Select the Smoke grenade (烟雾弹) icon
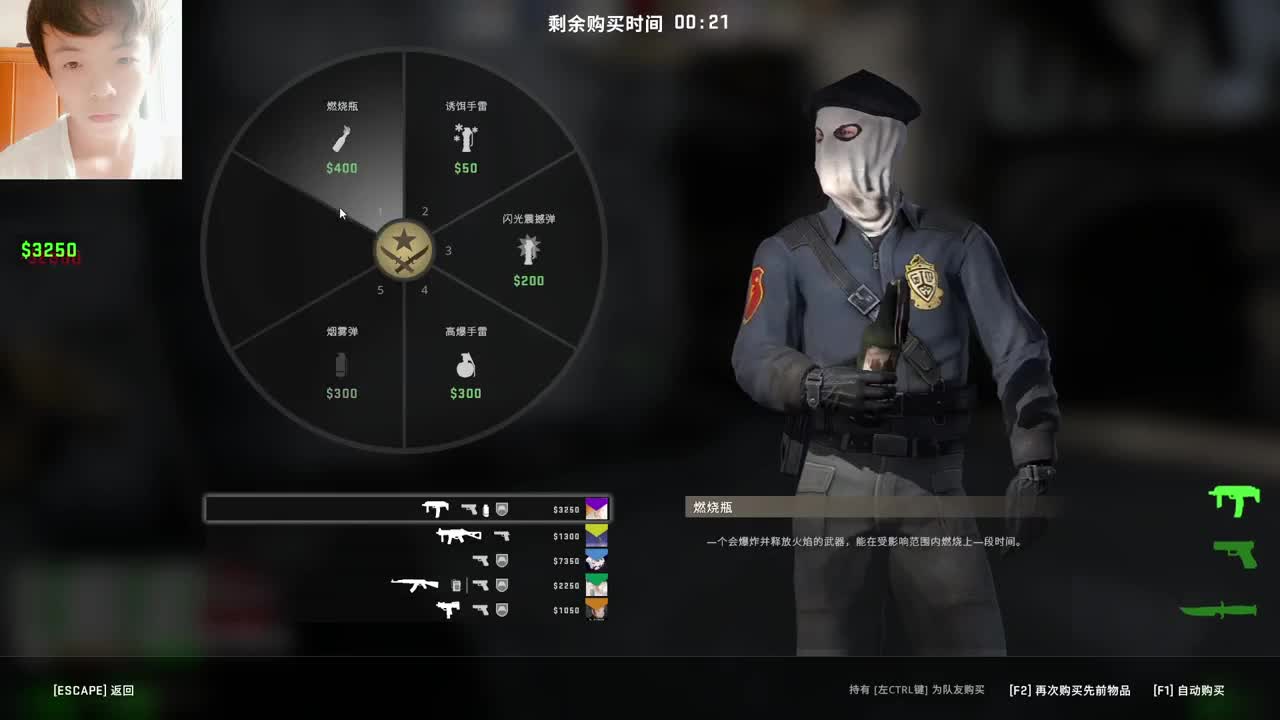The height and width of the screenshot is (720, 1280). coord(342,363)
